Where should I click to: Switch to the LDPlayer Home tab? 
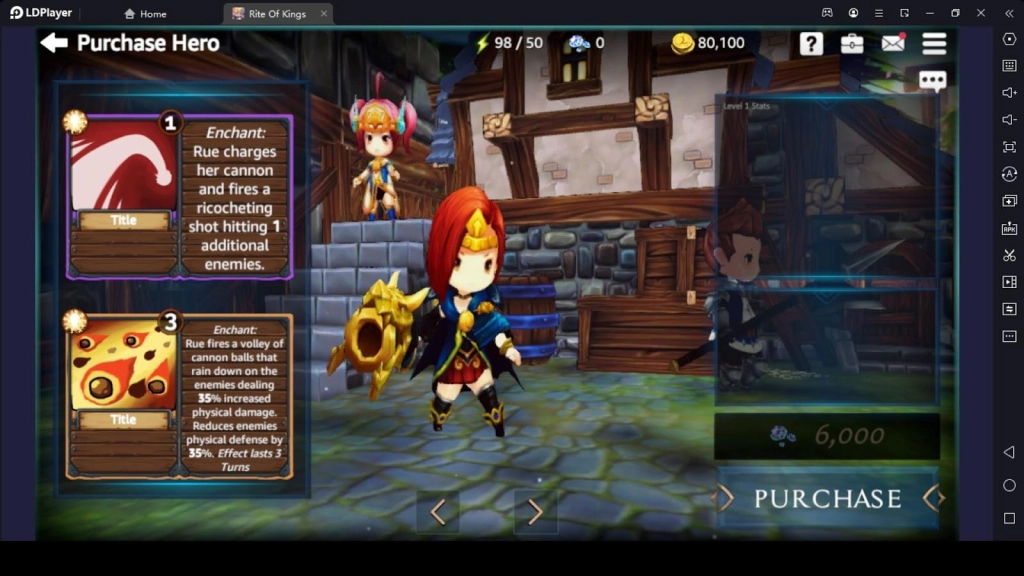(x=145, y=14)
